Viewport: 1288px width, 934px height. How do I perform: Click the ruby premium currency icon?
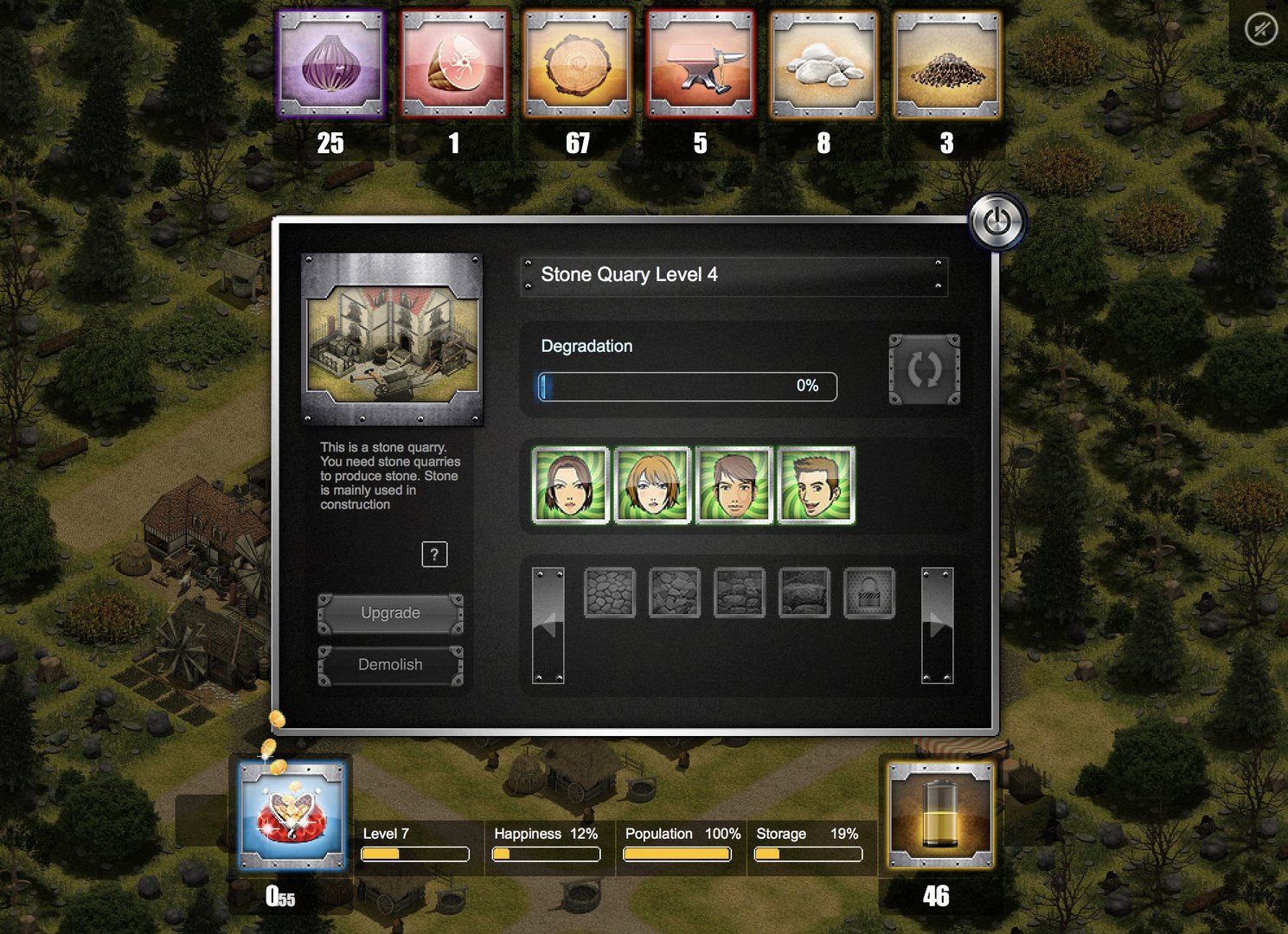292,811
